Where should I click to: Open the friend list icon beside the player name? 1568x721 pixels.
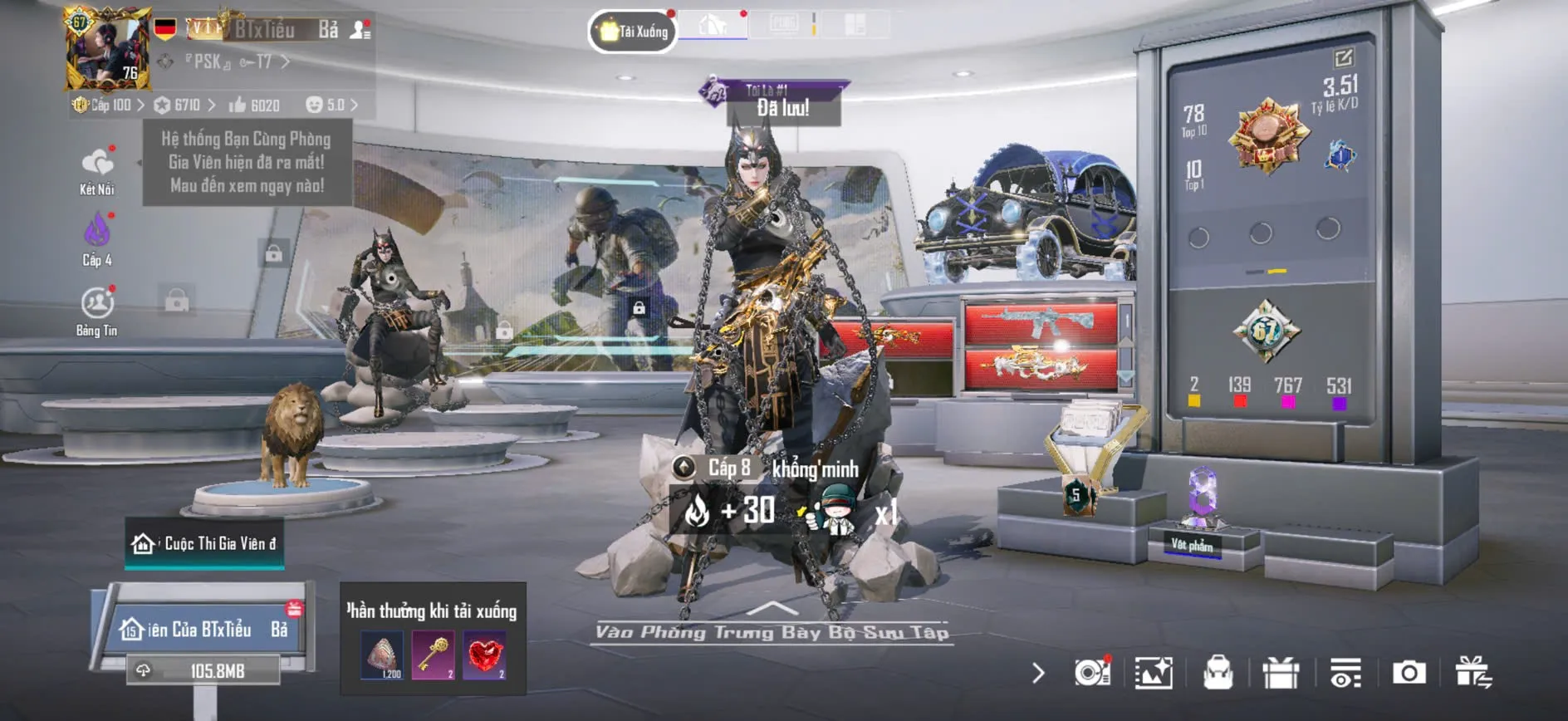360,31
